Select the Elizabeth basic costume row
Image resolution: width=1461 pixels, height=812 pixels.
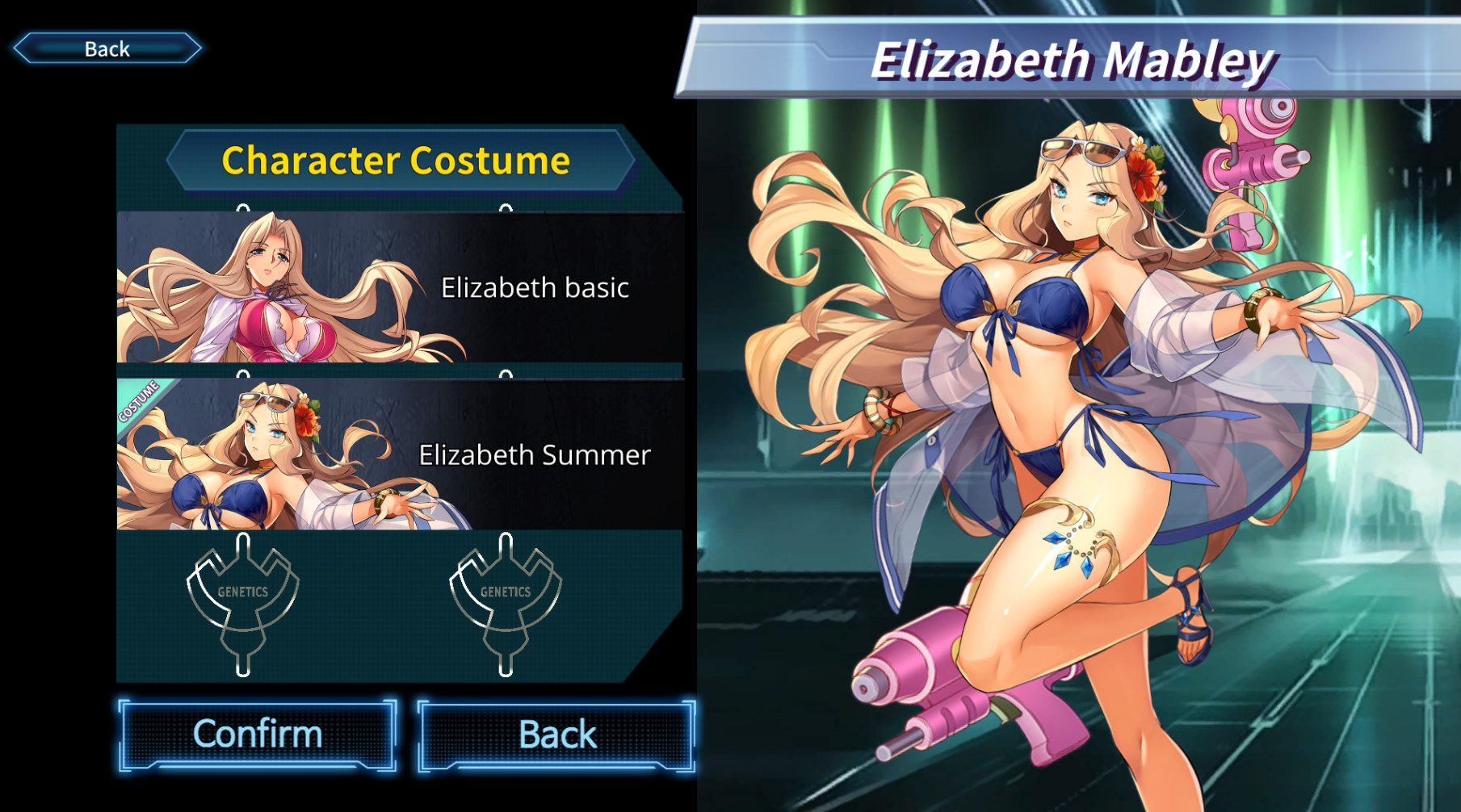[x=404, y=288]
